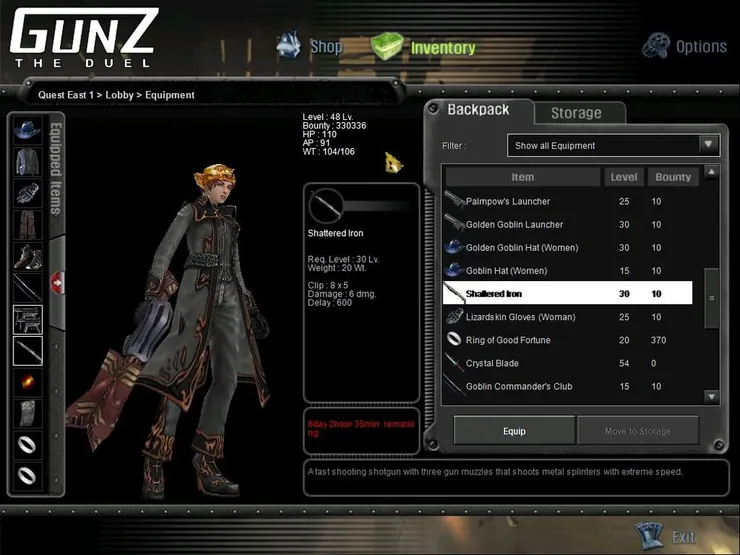Screen dimensions: 740x555
Task: Sort the list by the Level column header
Action: click(624, 177)
